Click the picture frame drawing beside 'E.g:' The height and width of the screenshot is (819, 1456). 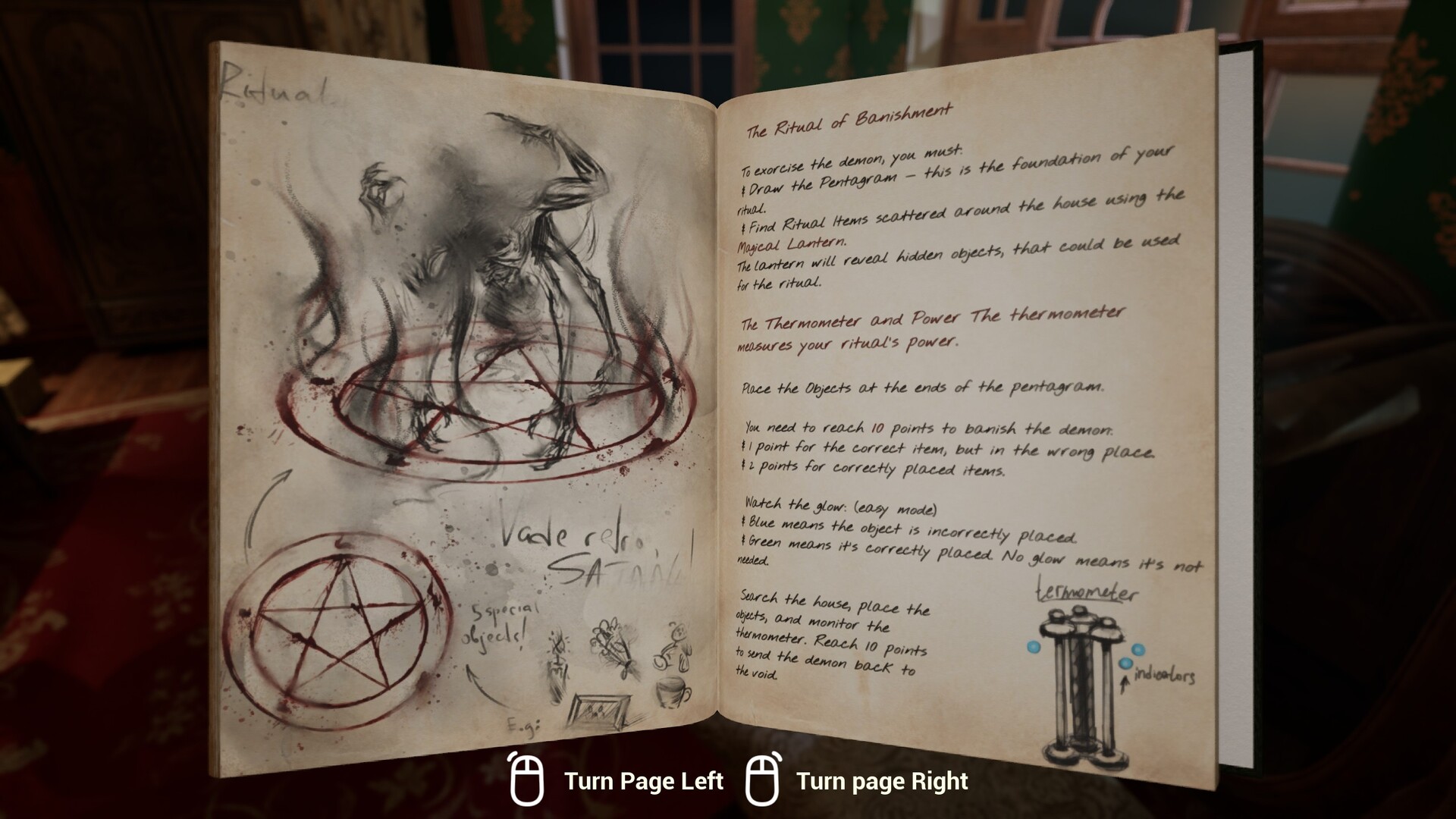pyautogui.click(x=602, y=711)
